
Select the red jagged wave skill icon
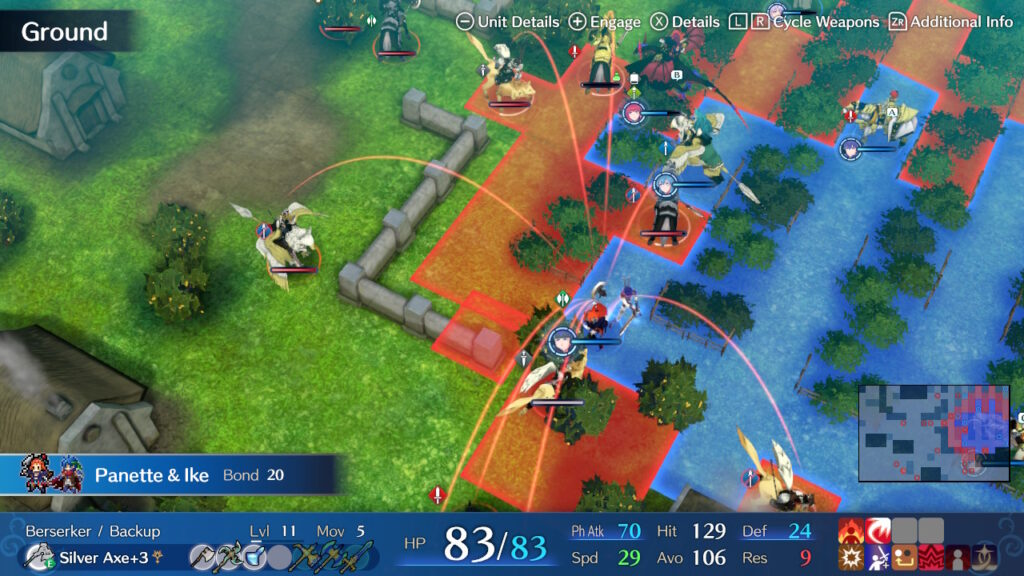pyautogui.click(x=932, y=558)
